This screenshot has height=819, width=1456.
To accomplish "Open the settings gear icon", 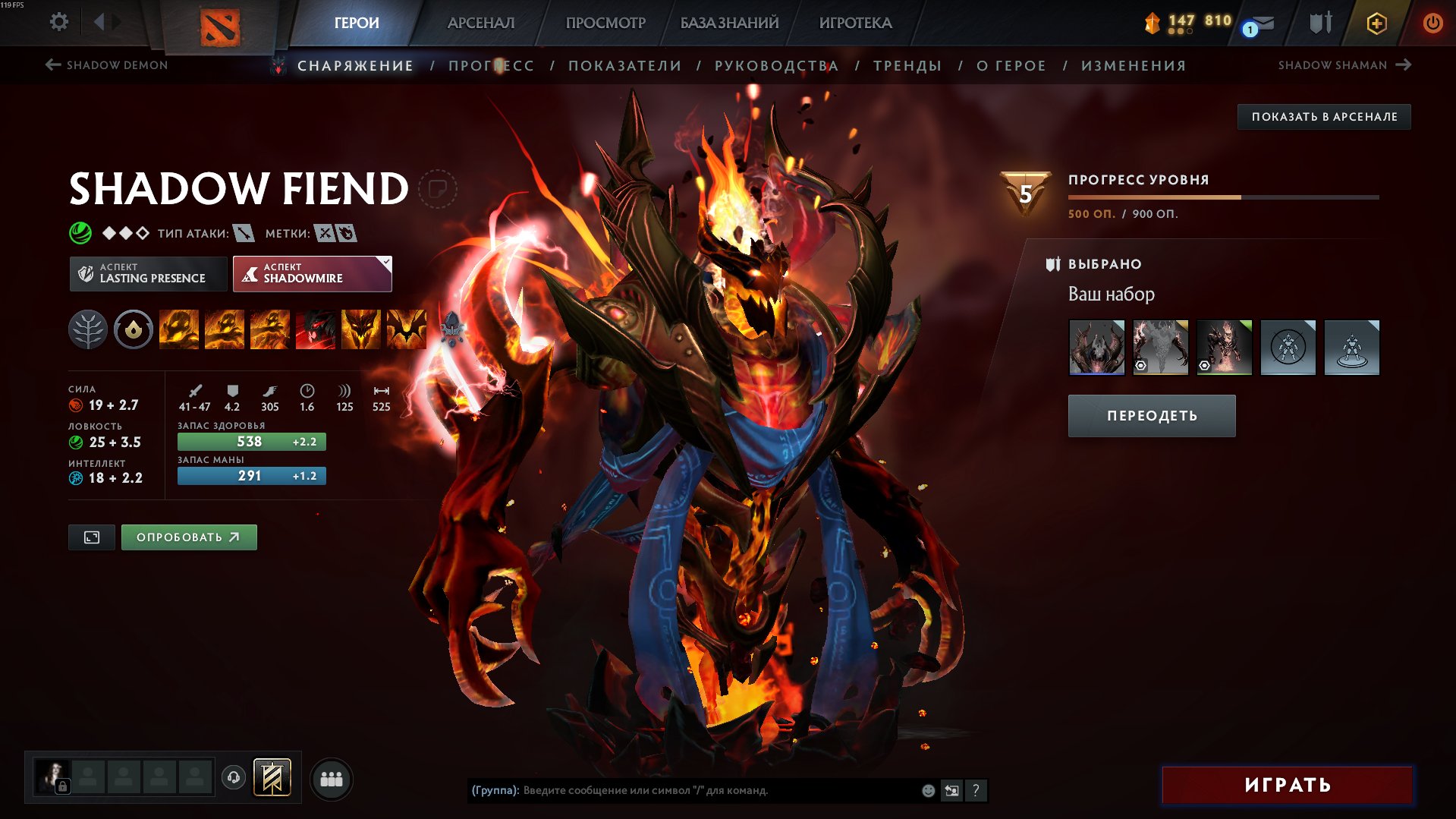I will (x=58, y=22).
